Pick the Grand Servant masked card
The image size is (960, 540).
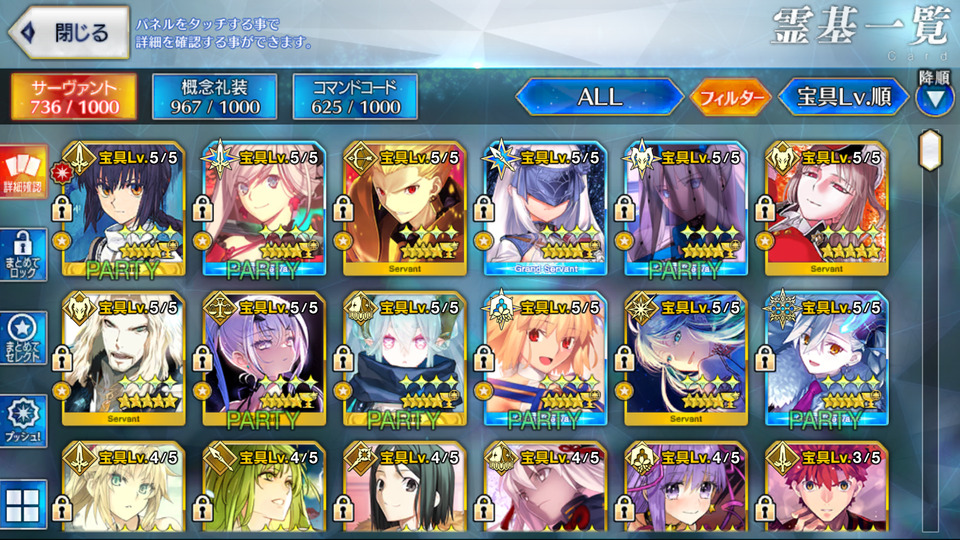coord(544,210)
